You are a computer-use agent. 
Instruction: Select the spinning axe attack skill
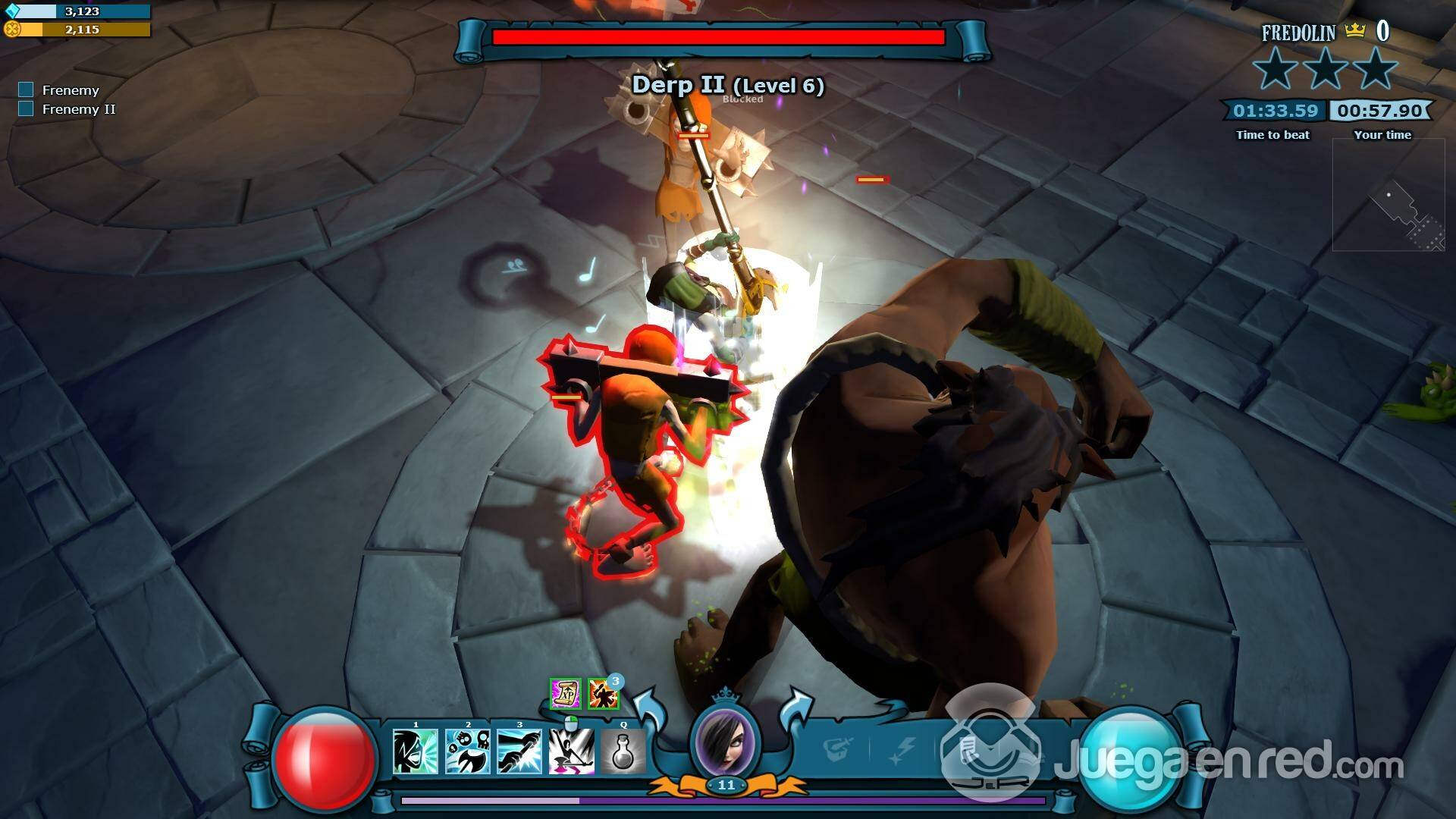572,752
